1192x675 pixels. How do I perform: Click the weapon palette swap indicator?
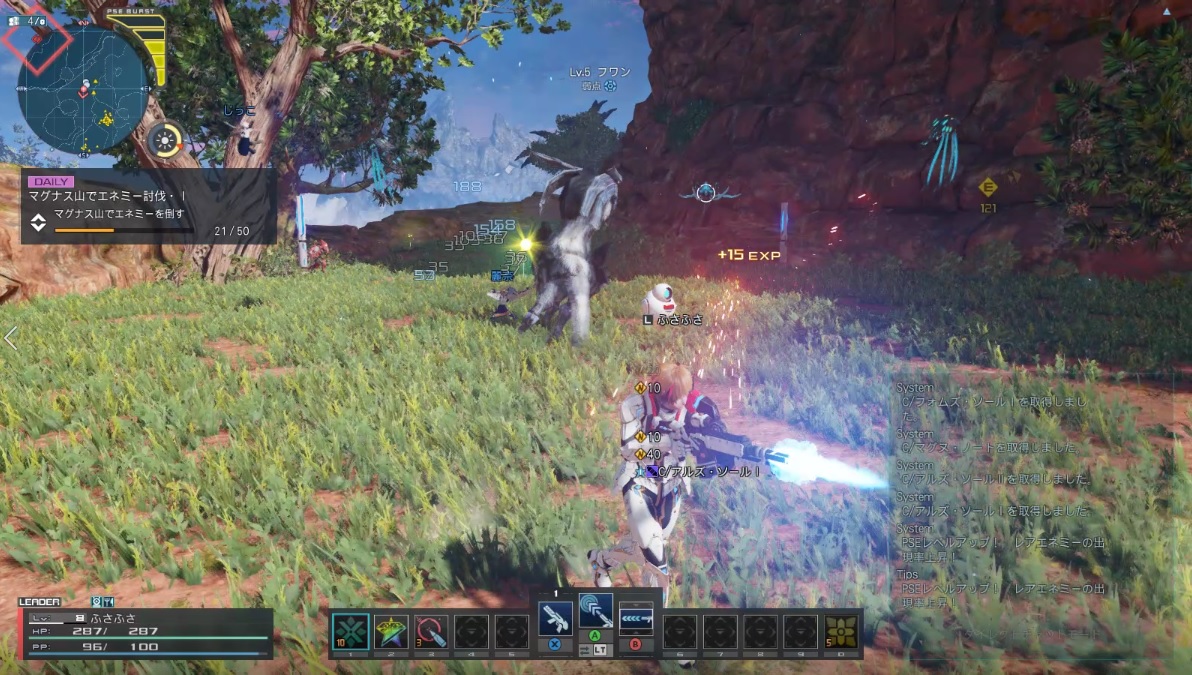pyautogui.click(x=595, y=651)
